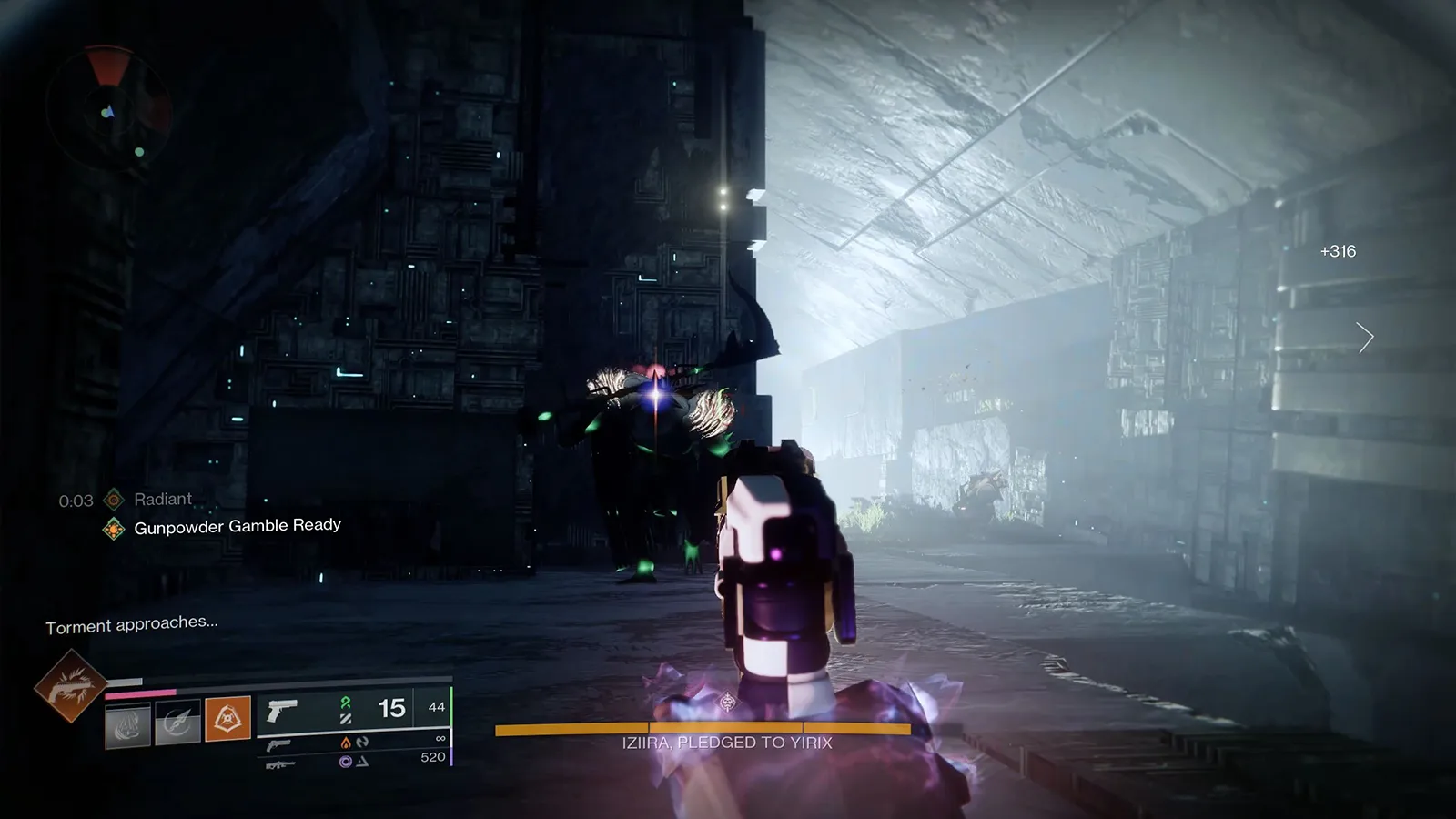The height and width of the screenshot is (819, 1456).
Task: Toggle the crossed-arrows perk icon beside the sidearm
Action: (364, 743)
